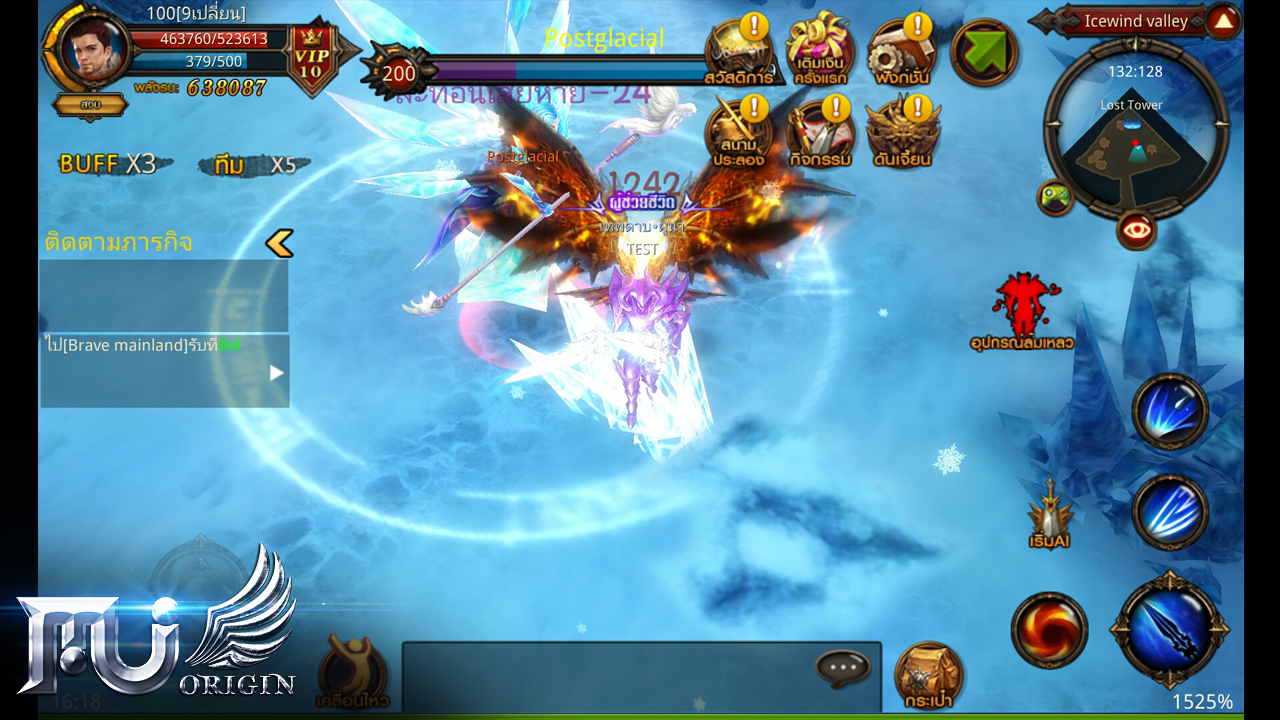This screenshot has height=720, width=1280.
Task: Open the VIP 10 badge
Action: [312, 58]
